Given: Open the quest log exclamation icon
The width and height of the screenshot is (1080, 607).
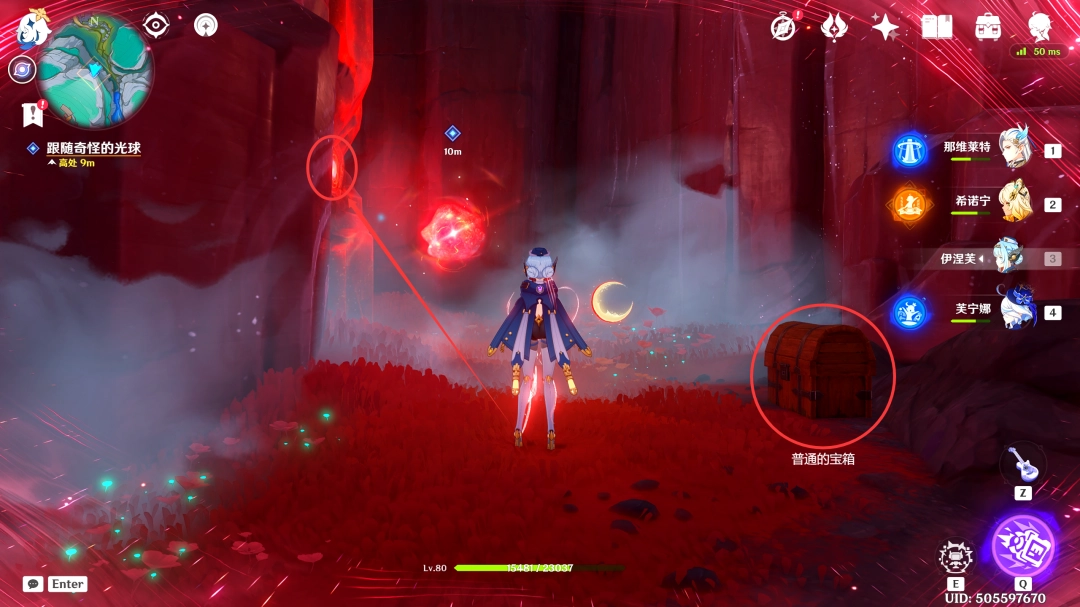Looking at the screenshot, I should pos(31,114).
